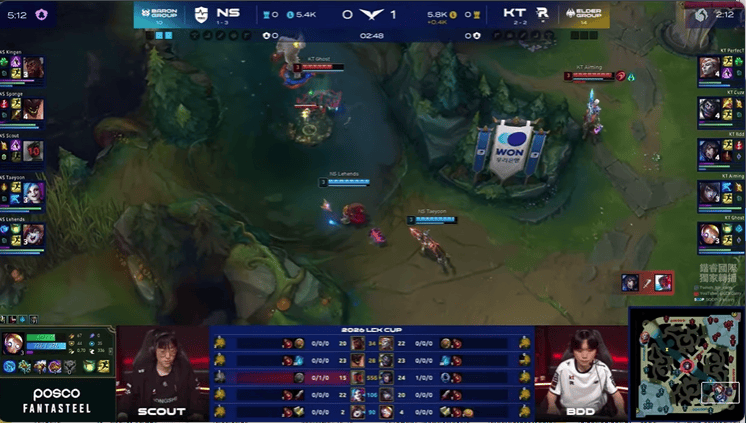Image resolution: width=746 pixels, height=423 pixels.
Task: Click on the minimap
Action: (687, 363)
